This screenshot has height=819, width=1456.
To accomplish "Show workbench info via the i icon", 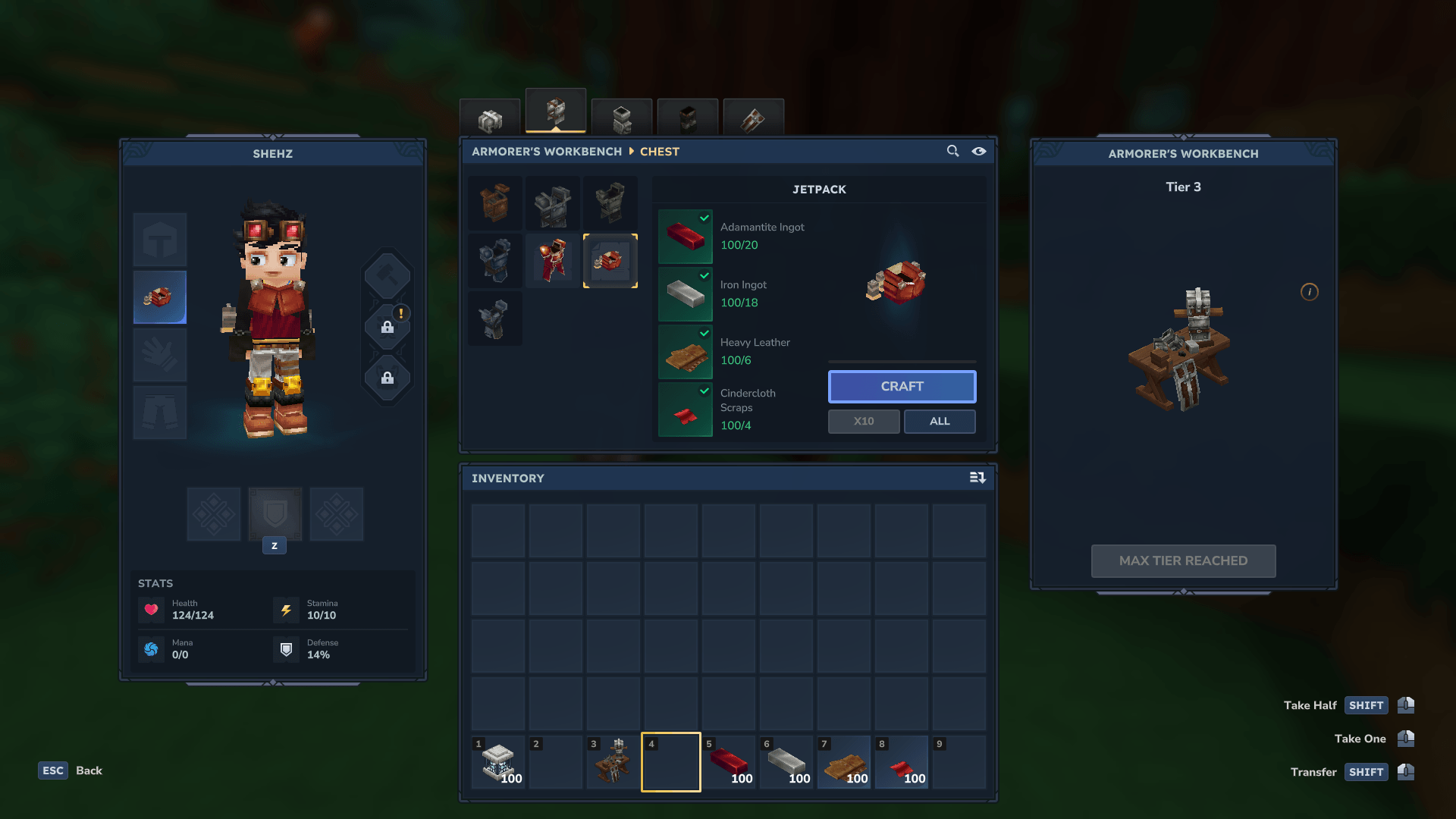I will (1310, 292).
